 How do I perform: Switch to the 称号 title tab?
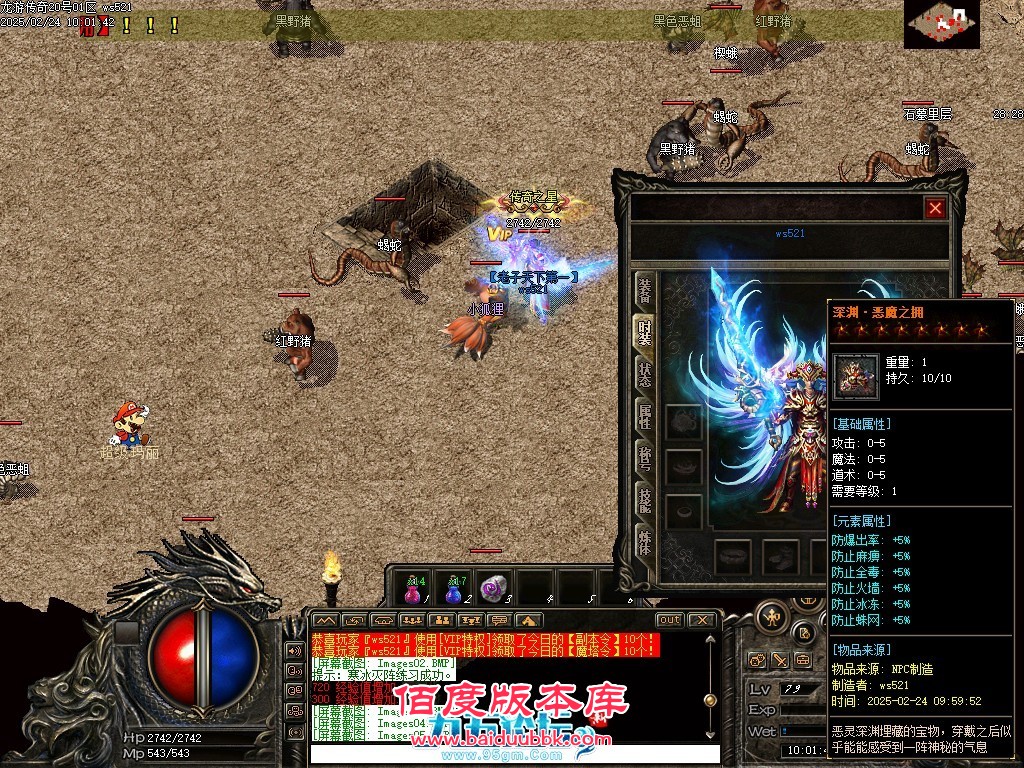pos(646,459)
